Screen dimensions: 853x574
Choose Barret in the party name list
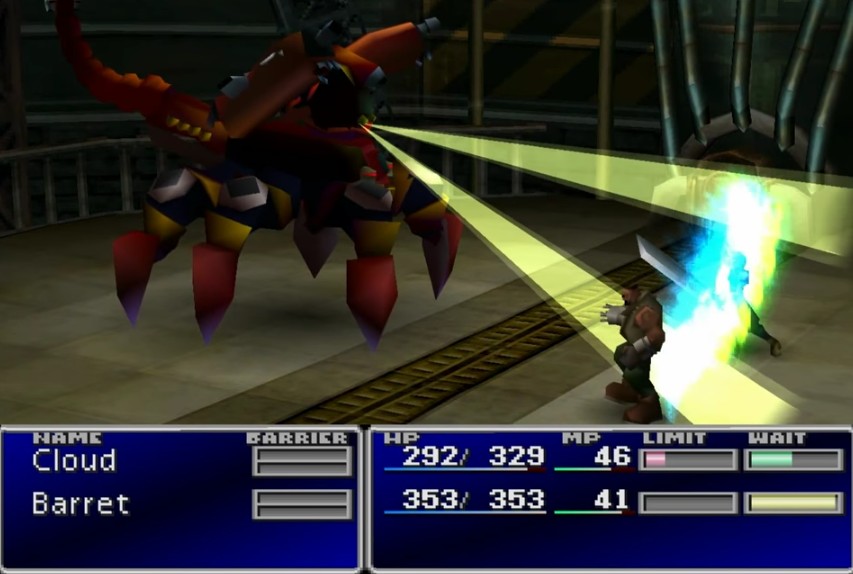80,503
